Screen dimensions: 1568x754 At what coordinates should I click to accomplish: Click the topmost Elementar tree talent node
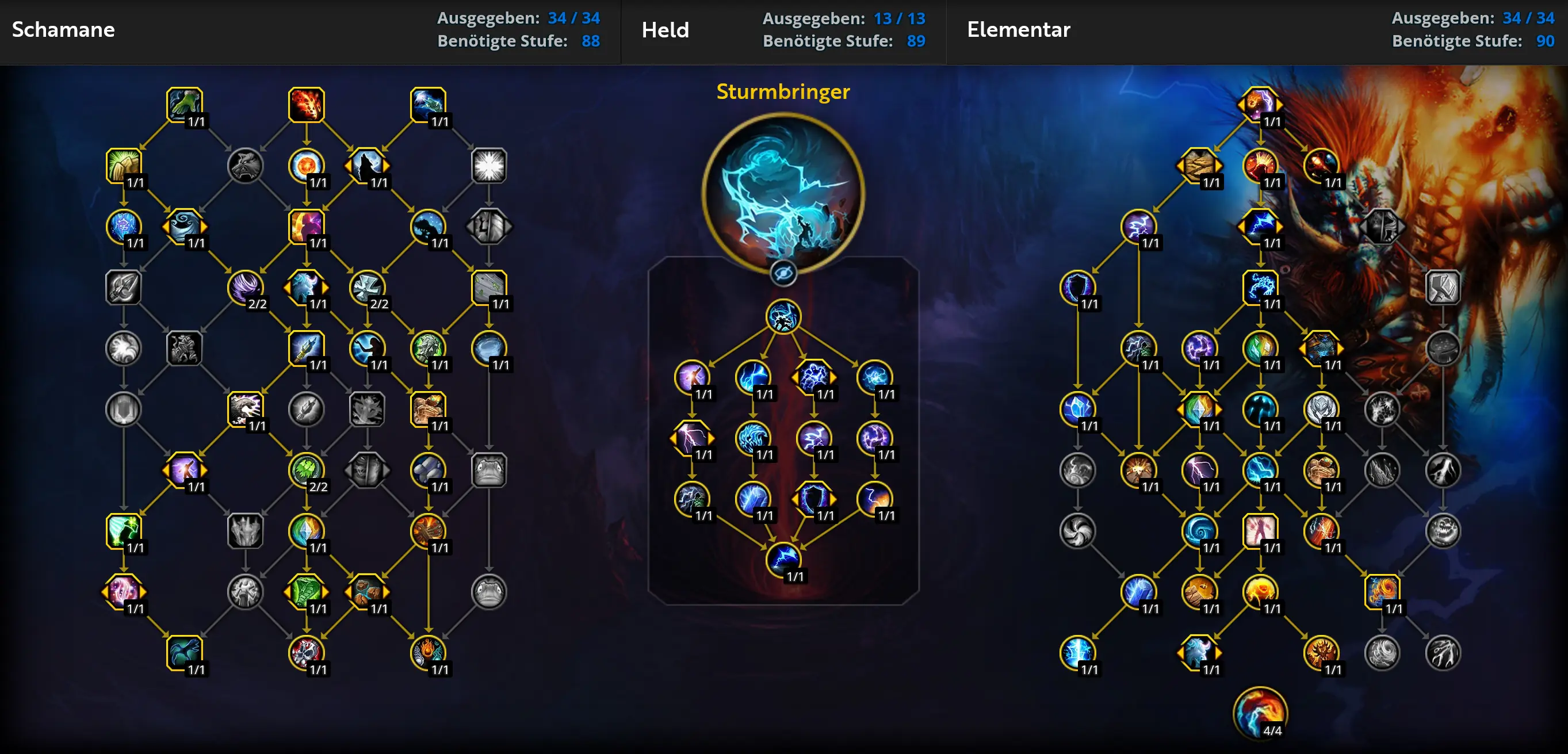point(1259,105)
